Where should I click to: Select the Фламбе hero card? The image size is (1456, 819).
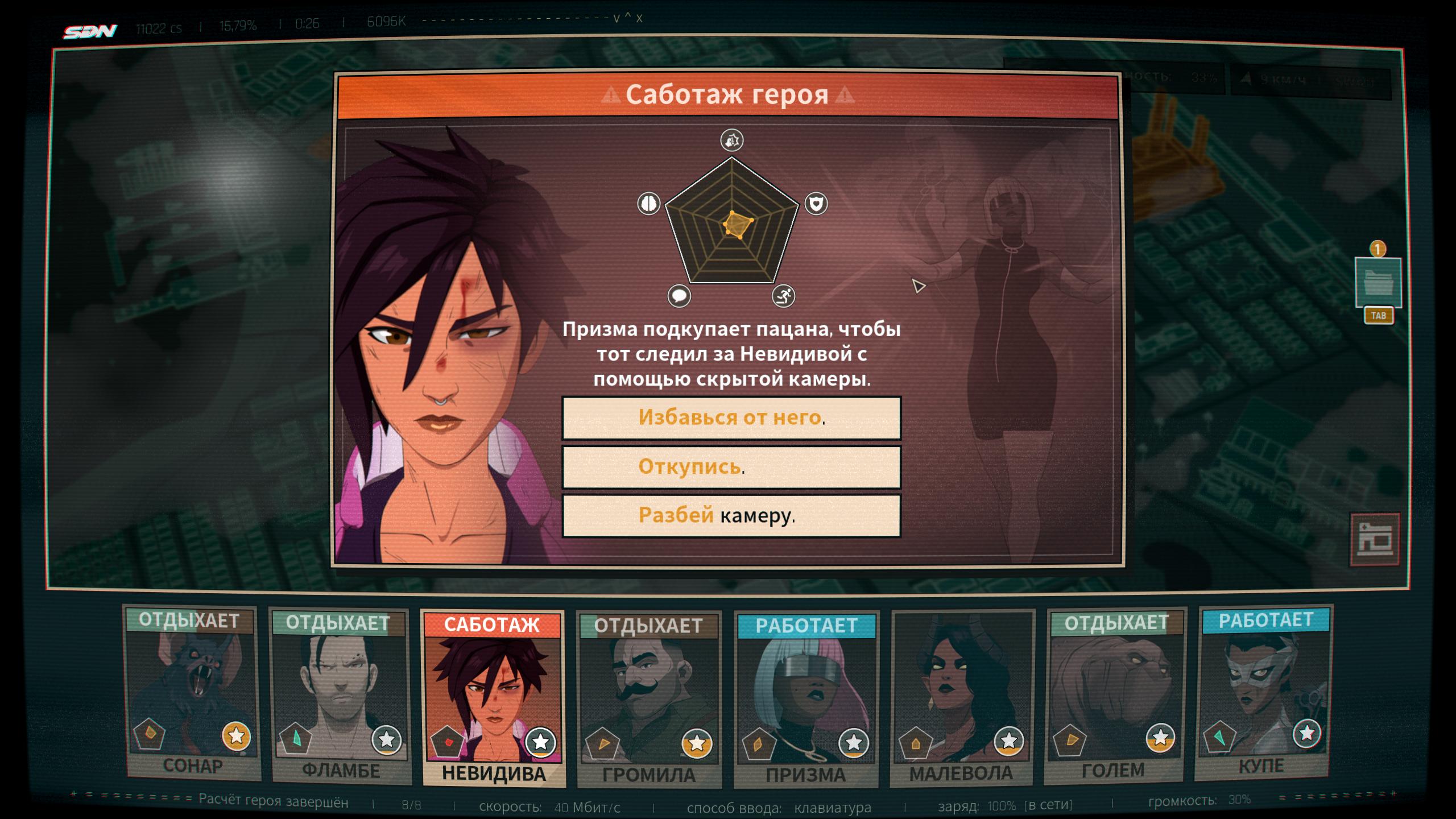point(340,696)
